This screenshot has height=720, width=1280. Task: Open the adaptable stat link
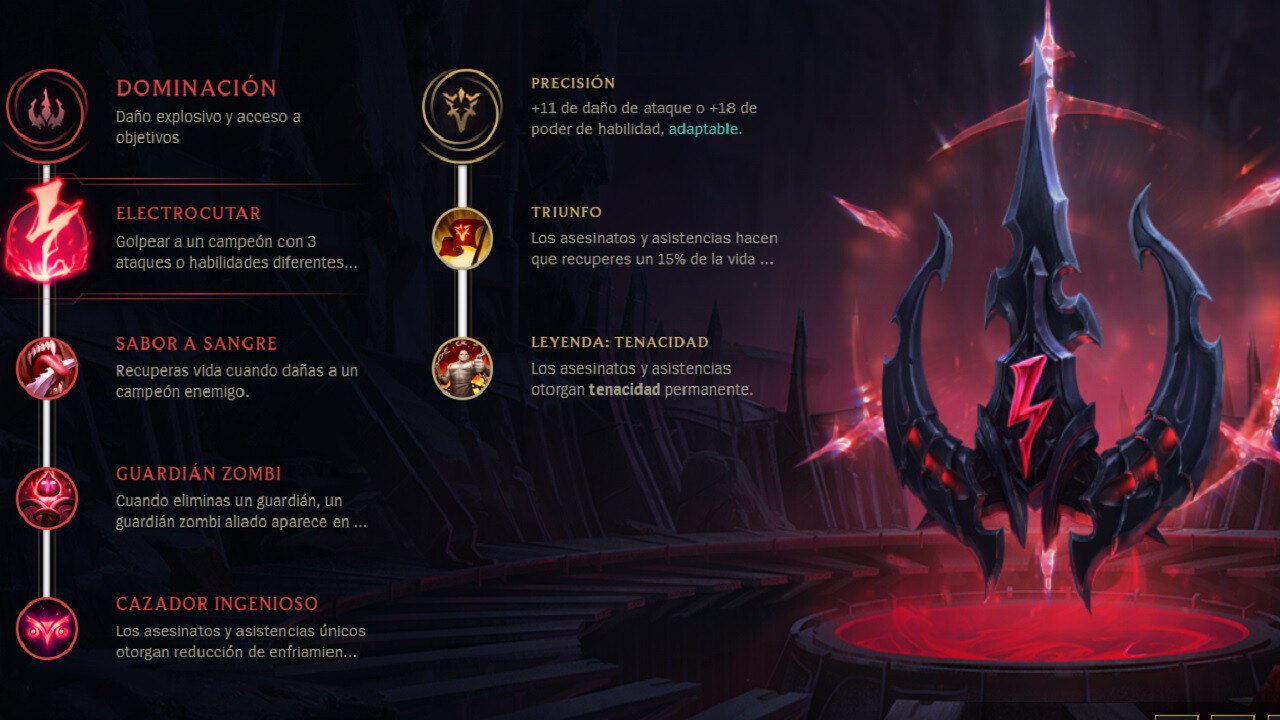pos(703,129)
